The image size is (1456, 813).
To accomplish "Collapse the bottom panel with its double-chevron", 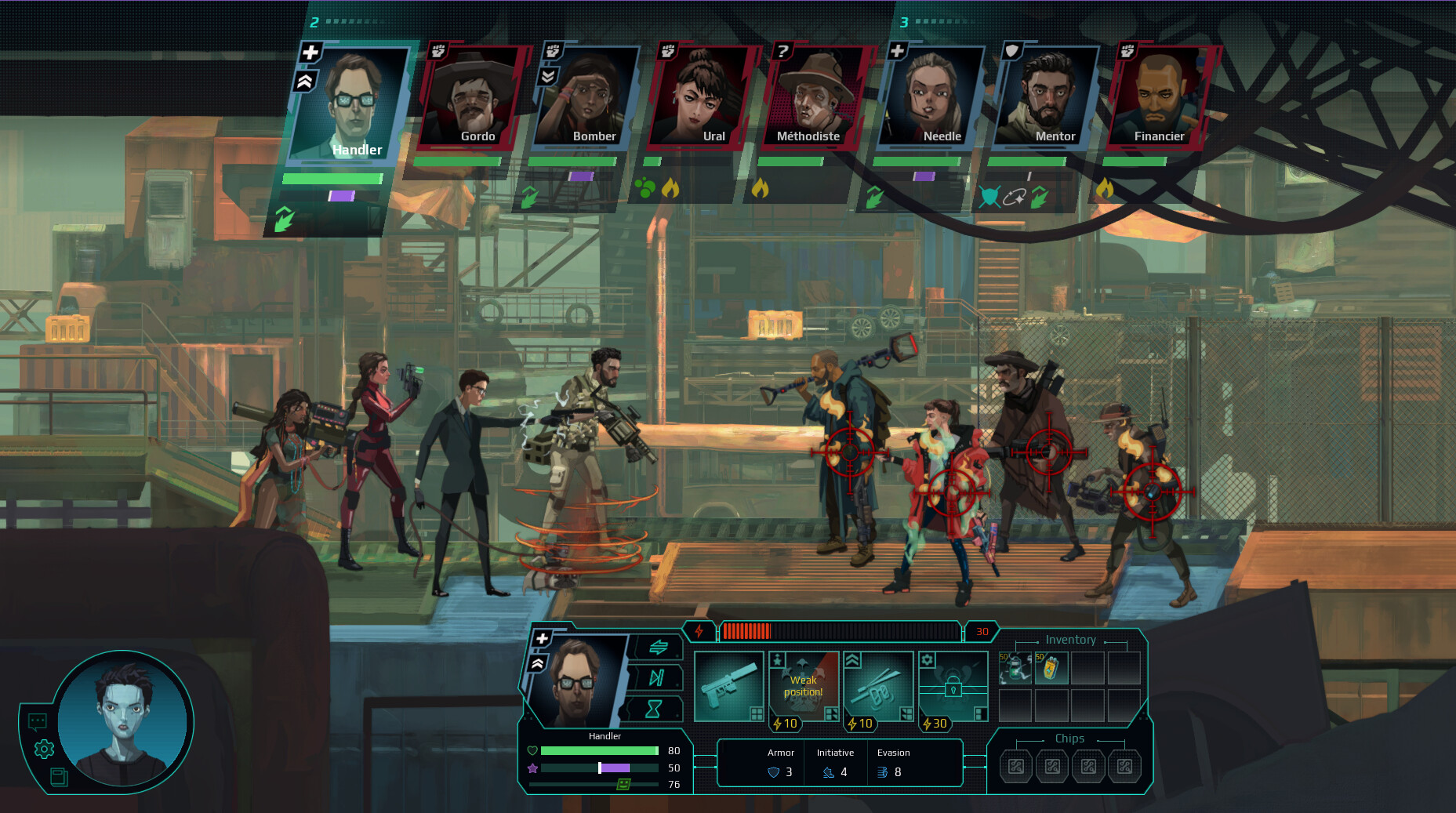I will coord(538,662).
